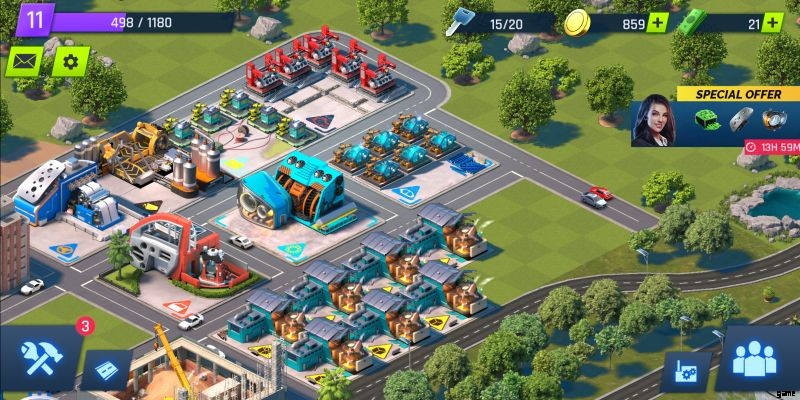Buy more green cash with plus button

[x=771, y=22]
